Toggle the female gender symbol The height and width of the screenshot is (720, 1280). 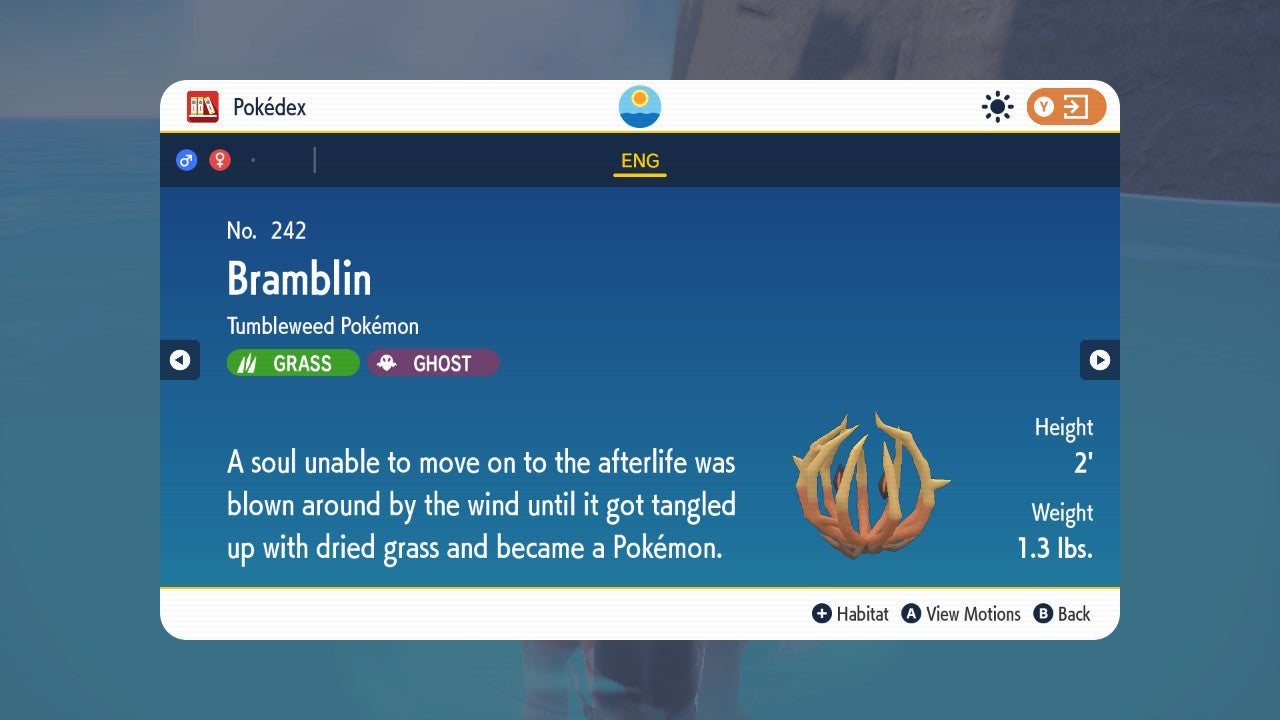pyautogui.click(x=219, y=159)
